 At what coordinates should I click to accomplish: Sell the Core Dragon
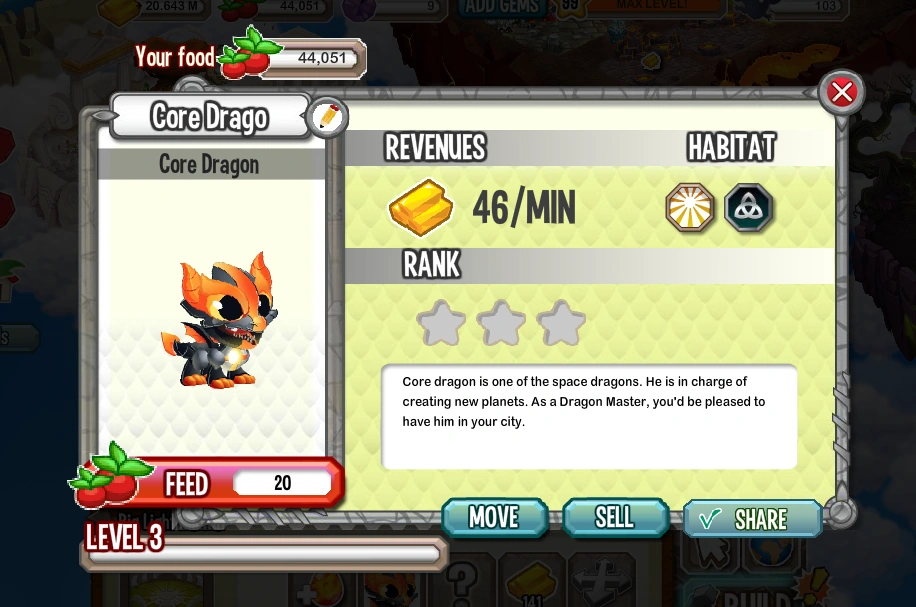click(x=614, y=517)
